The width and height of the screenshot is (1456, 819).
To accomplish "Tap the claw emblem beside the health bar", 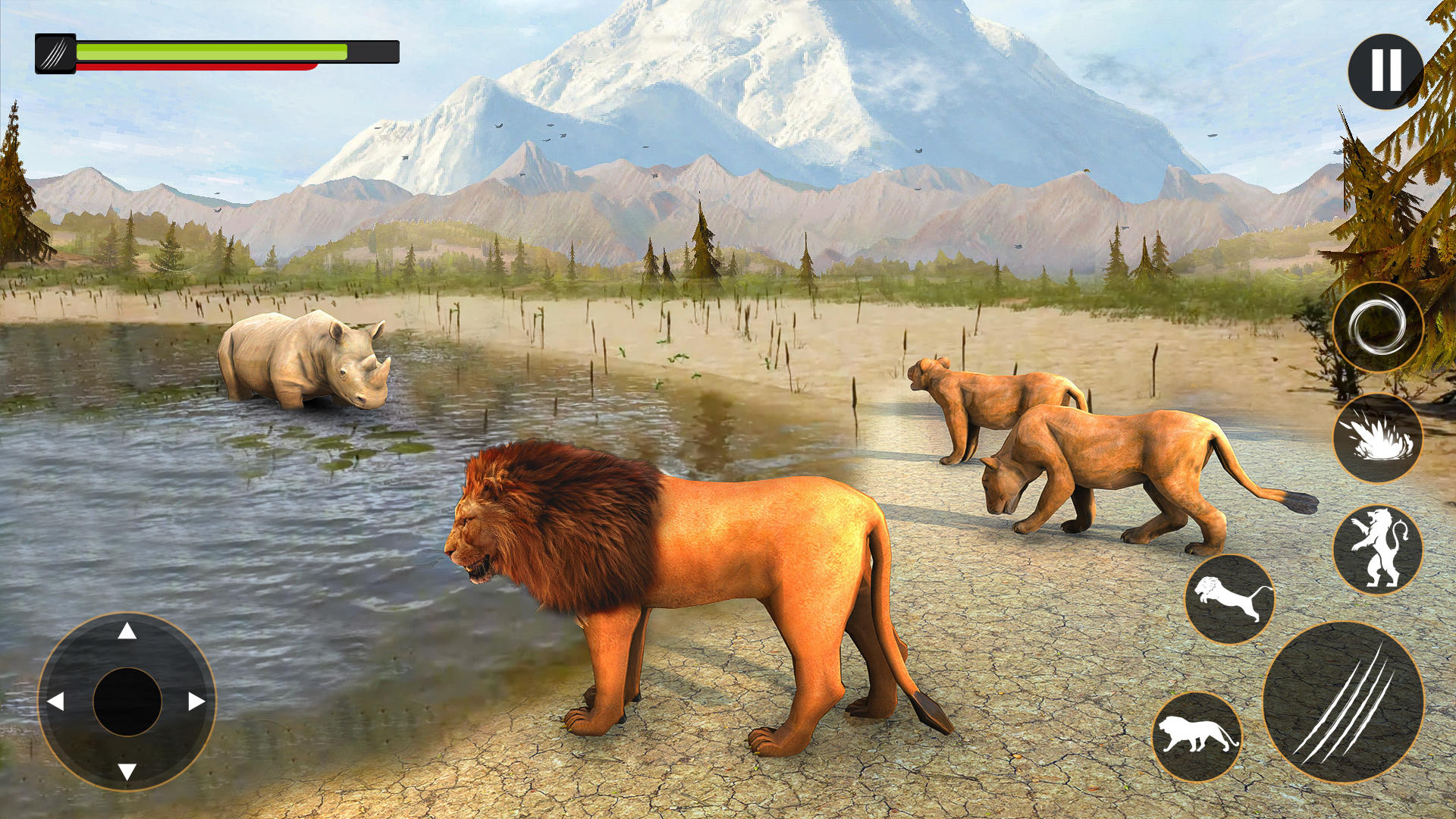I will point(55,52).
